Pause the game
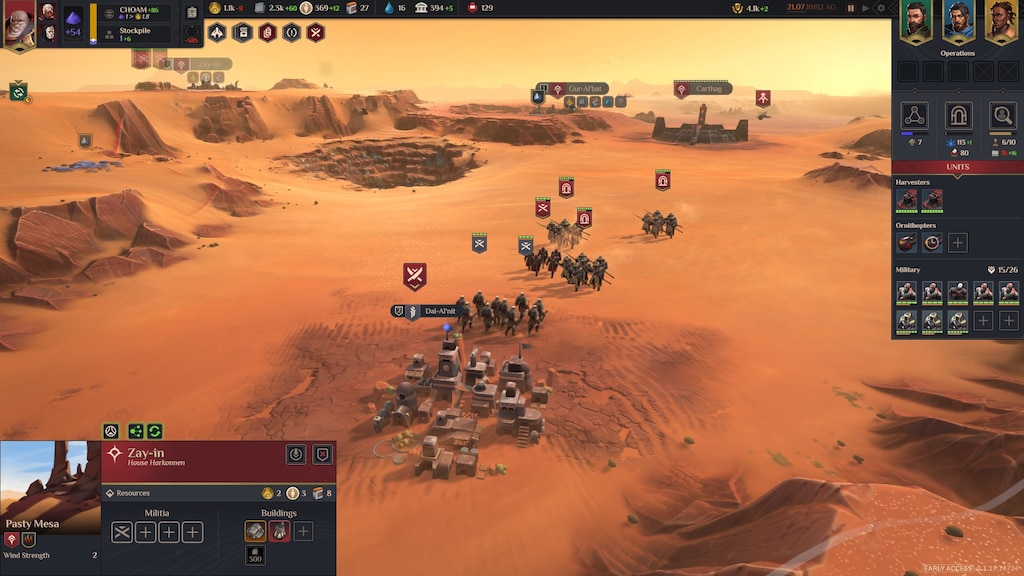This screenshot has width=1024, height=576. (851, 8)
